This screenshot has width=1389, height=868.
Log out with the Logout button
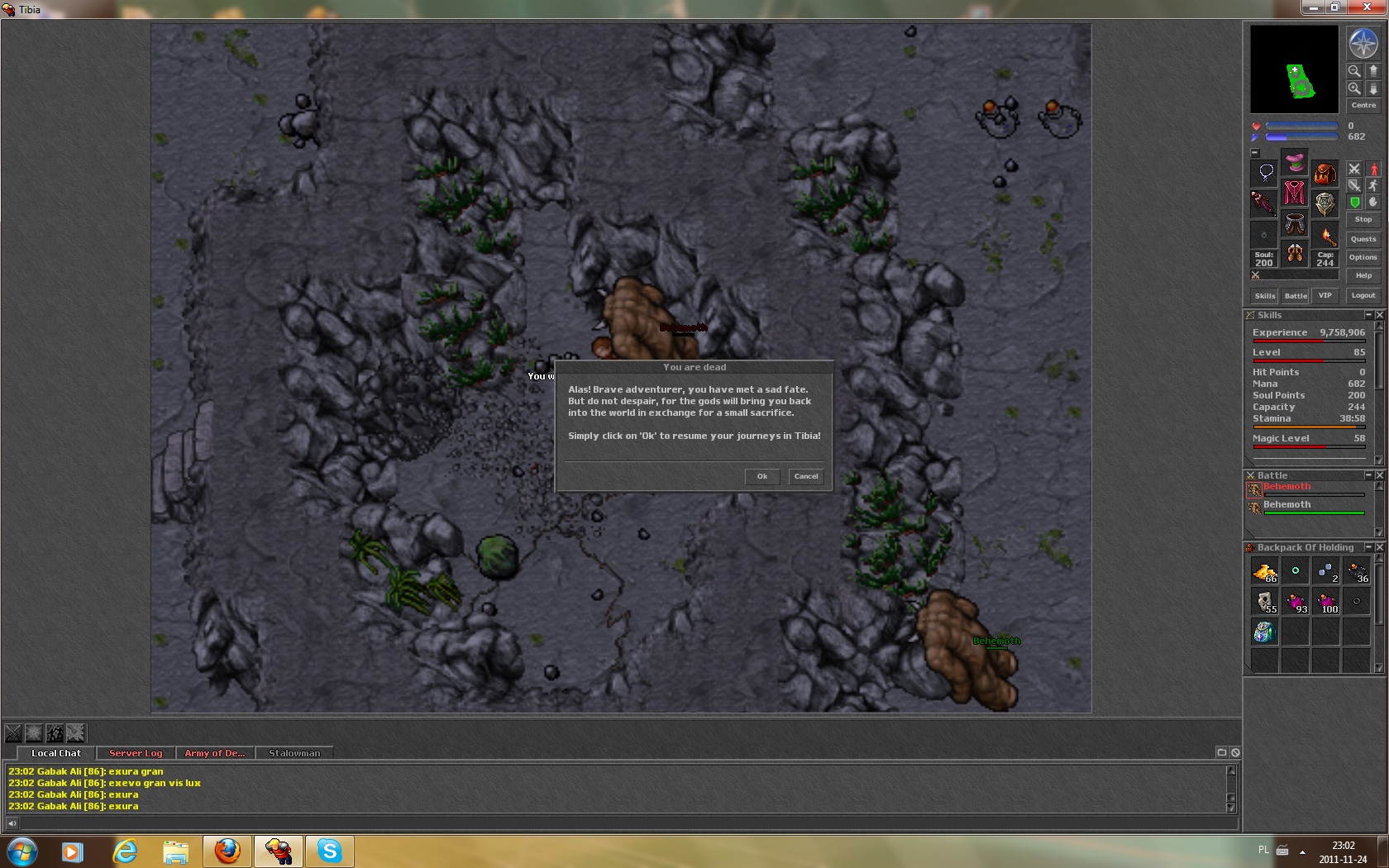[x=1363, y=295]
